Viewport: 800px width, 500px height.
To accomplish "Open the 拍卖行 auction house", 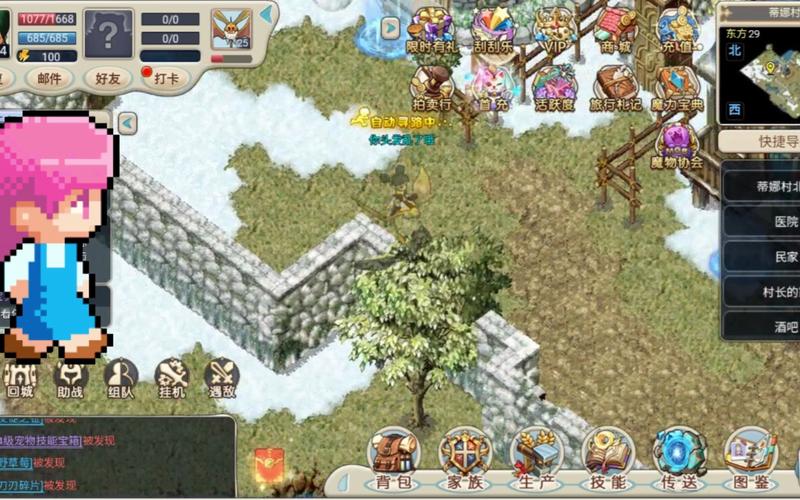I will 432,88.
